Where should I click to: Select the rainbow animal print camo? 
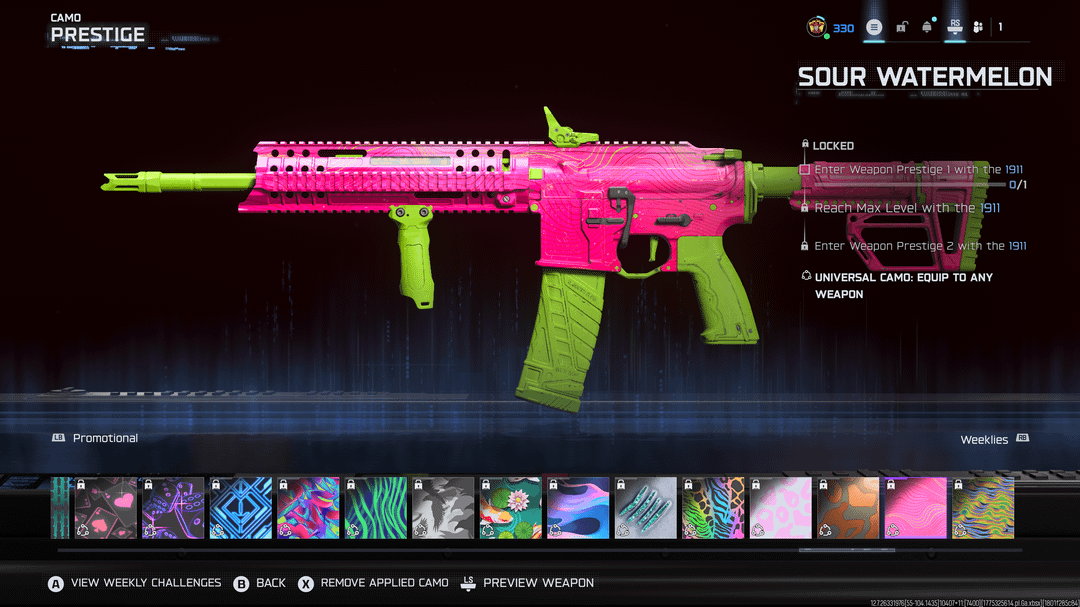click(714, 508)
